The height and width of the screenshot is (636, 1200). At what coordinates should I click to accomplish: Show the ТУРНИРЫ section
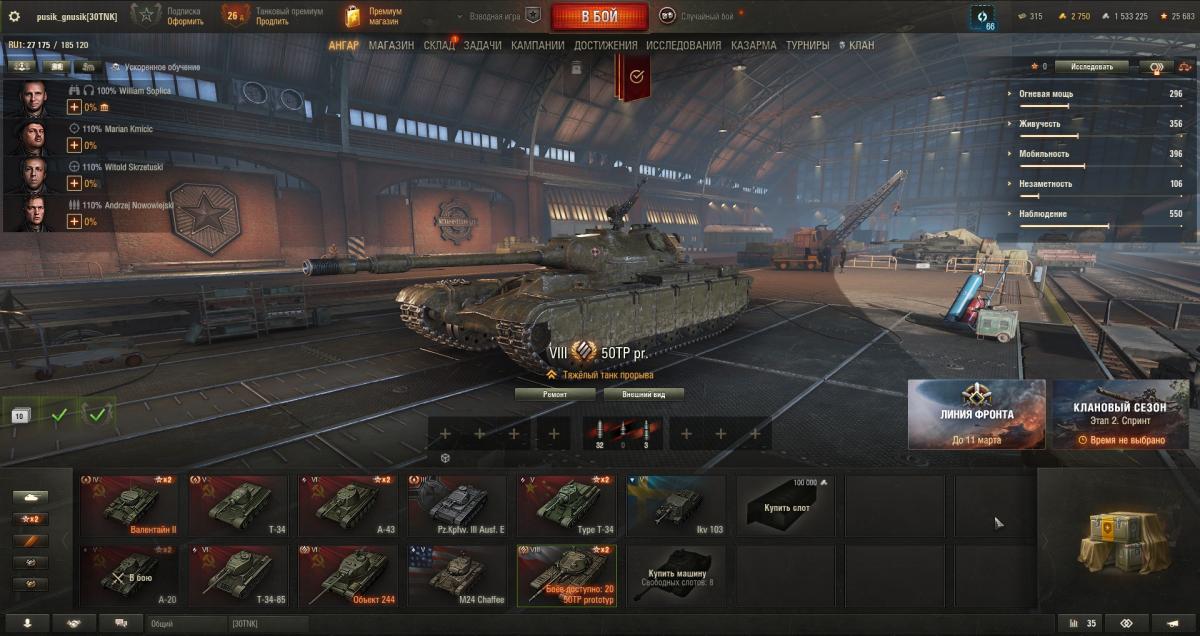coord(807,45)
